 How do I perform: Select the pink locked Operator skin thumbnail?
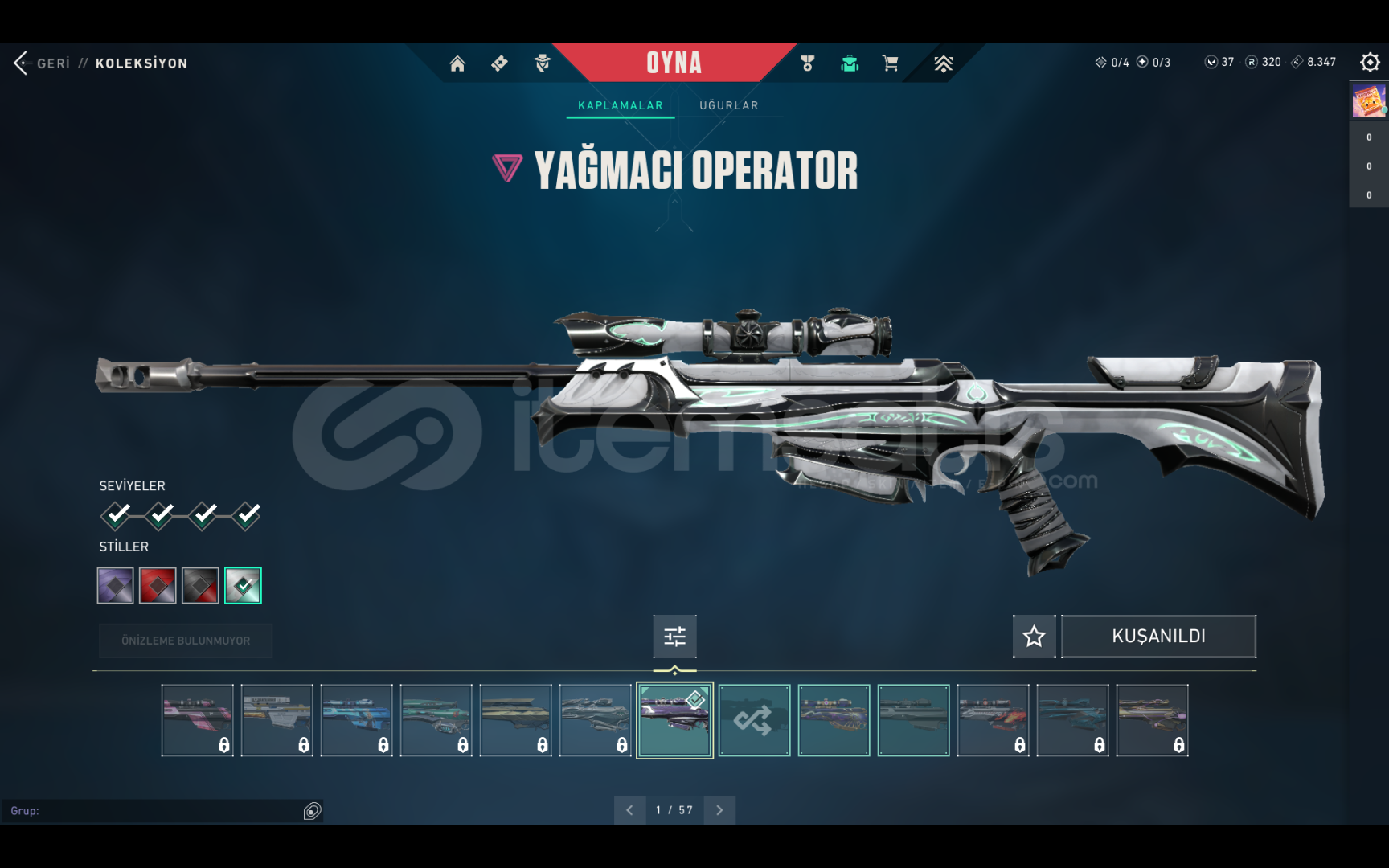click(x=198, y=720)
